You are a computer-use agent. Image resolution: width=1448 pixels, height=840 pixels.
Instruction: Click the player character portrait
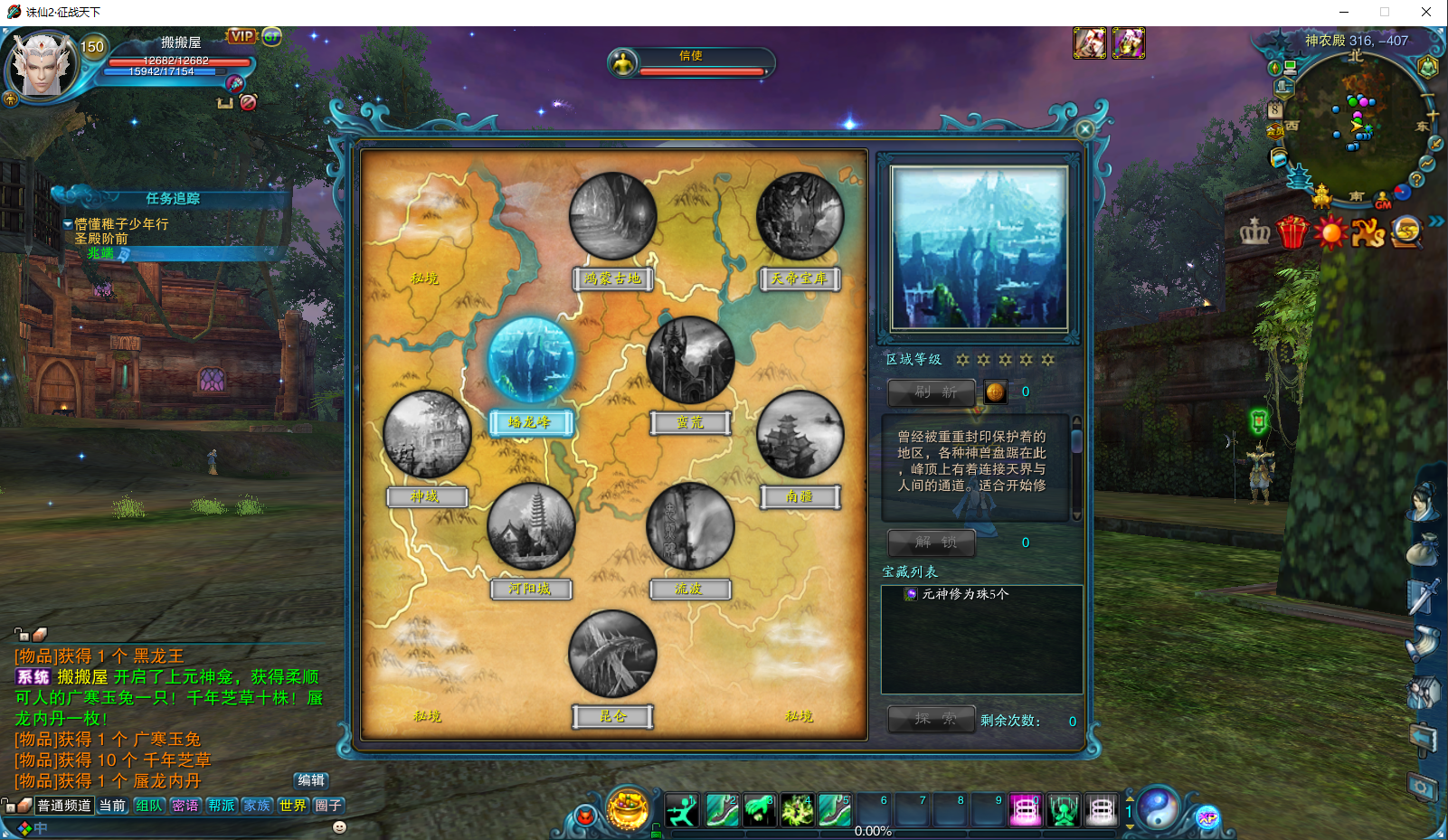(43, 65)
